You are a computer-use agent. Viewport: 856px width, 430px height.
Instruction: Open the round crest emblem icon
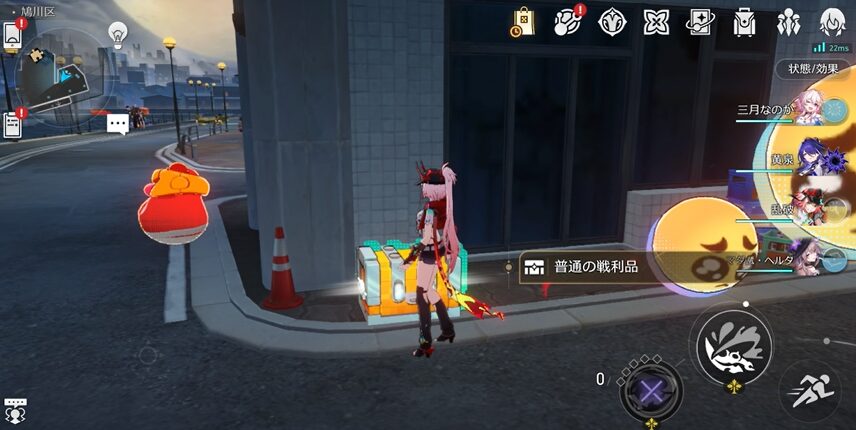(612, 21)
